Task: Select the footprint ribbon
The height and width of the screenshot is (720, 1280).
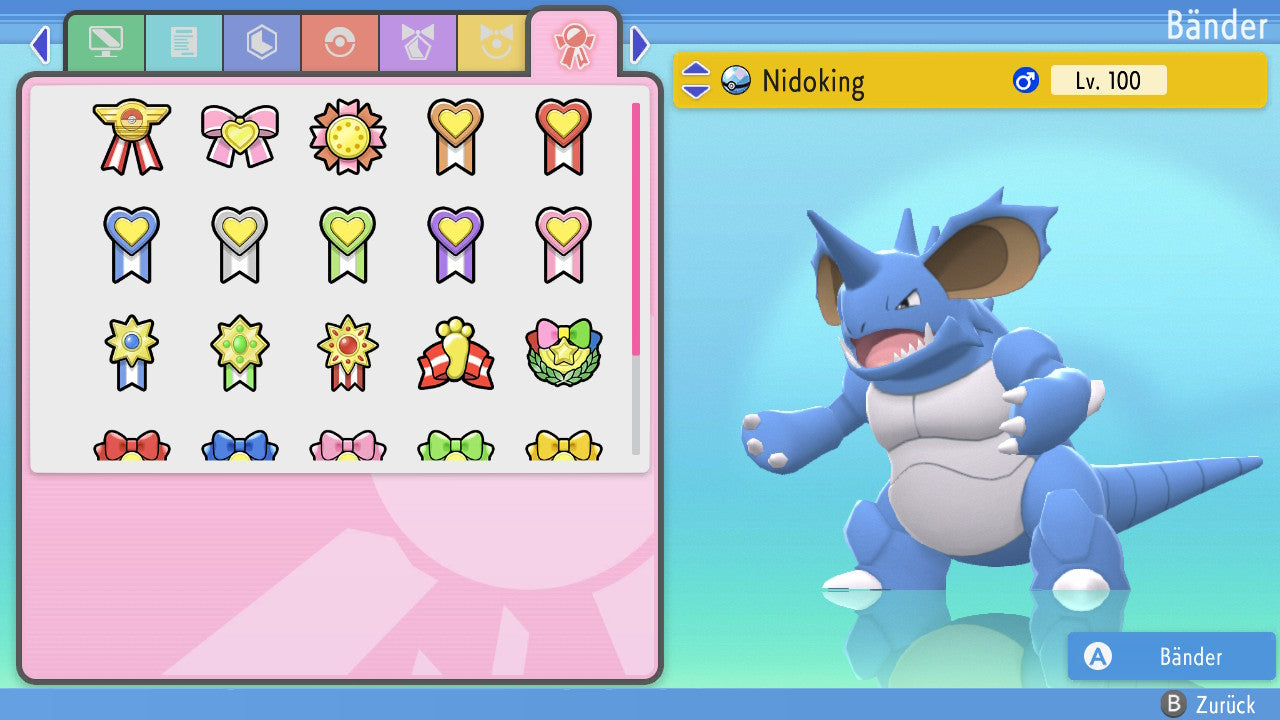Action: tap(455, 354)
